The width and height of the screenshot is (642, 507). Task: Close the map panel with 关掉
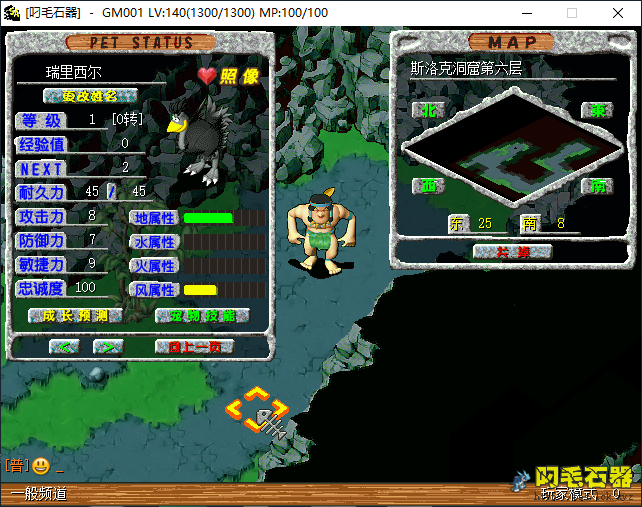click(513, 250)
